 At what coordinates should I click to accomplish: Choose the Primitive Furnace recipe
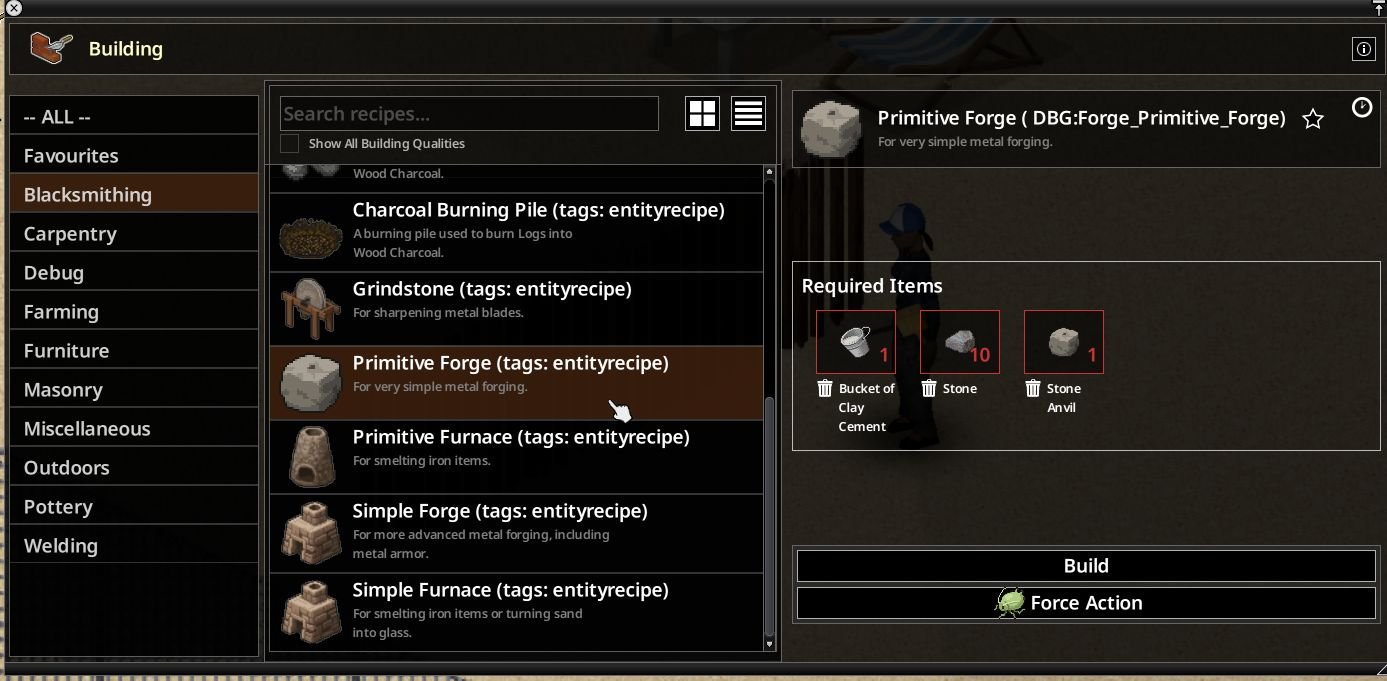tap(516, 457)
